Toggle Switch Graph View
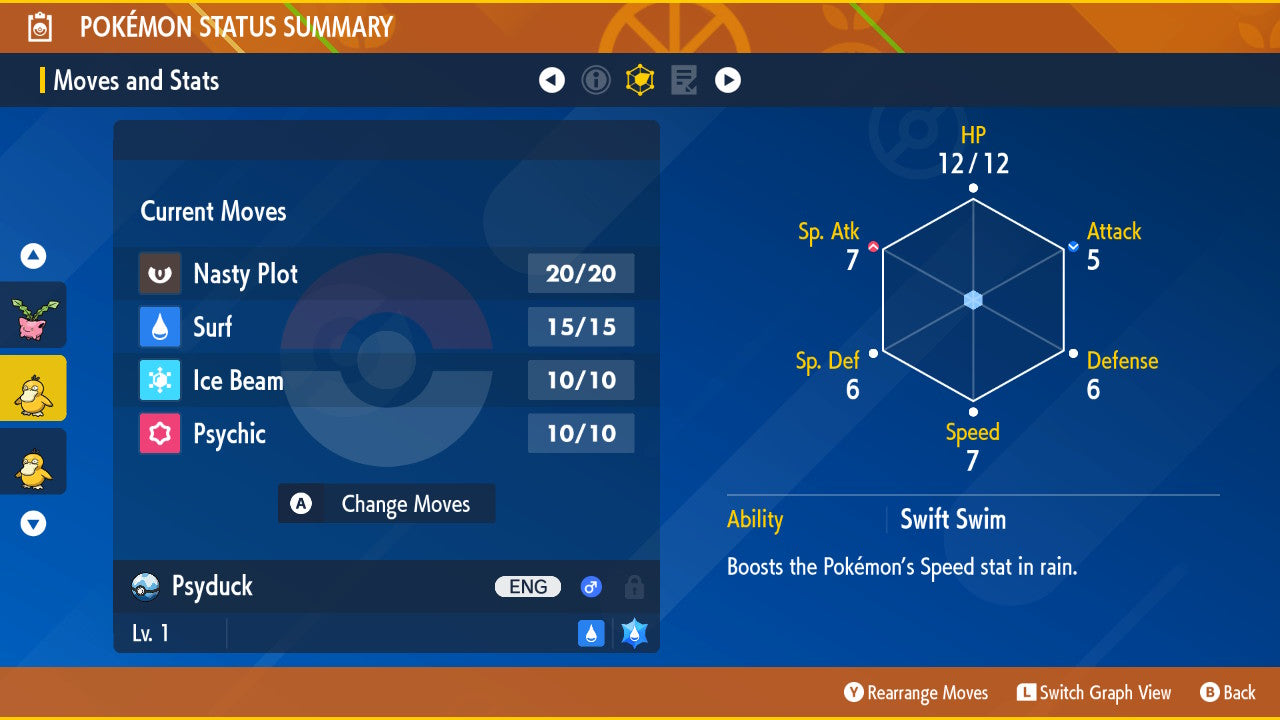The image size is (1280, 720). pyautogui.click(x=1094, y=693)
